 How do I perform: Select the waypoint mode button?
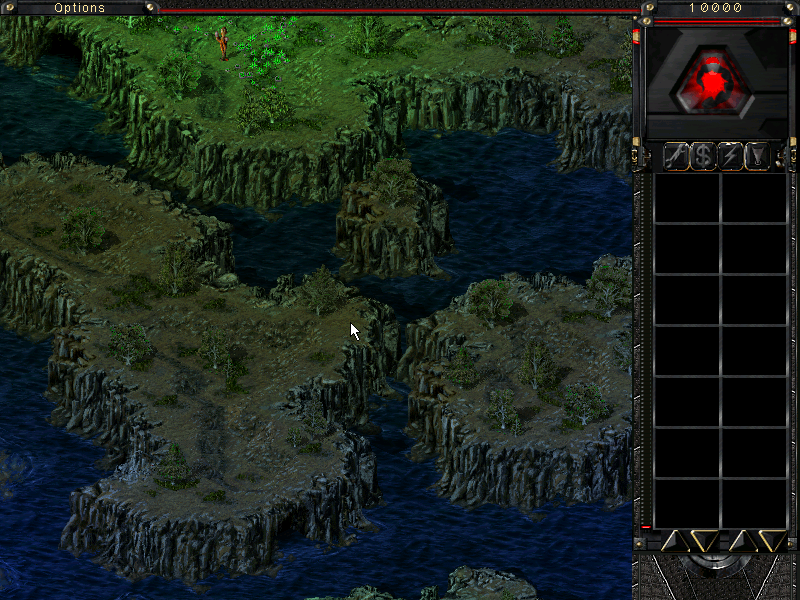coord(758,156)
